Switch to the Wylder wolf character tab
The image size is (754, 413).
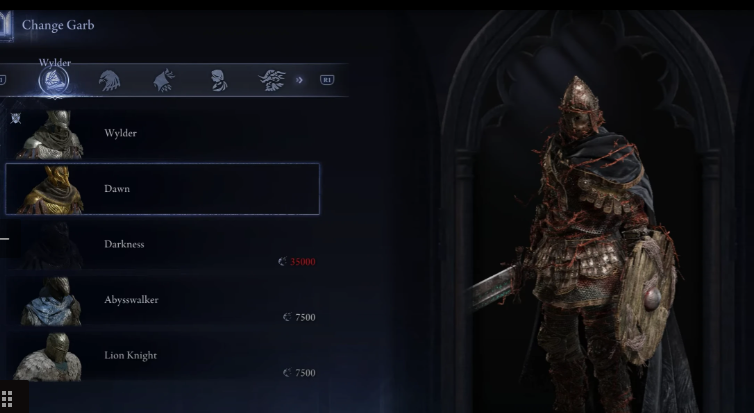[54, 81]
